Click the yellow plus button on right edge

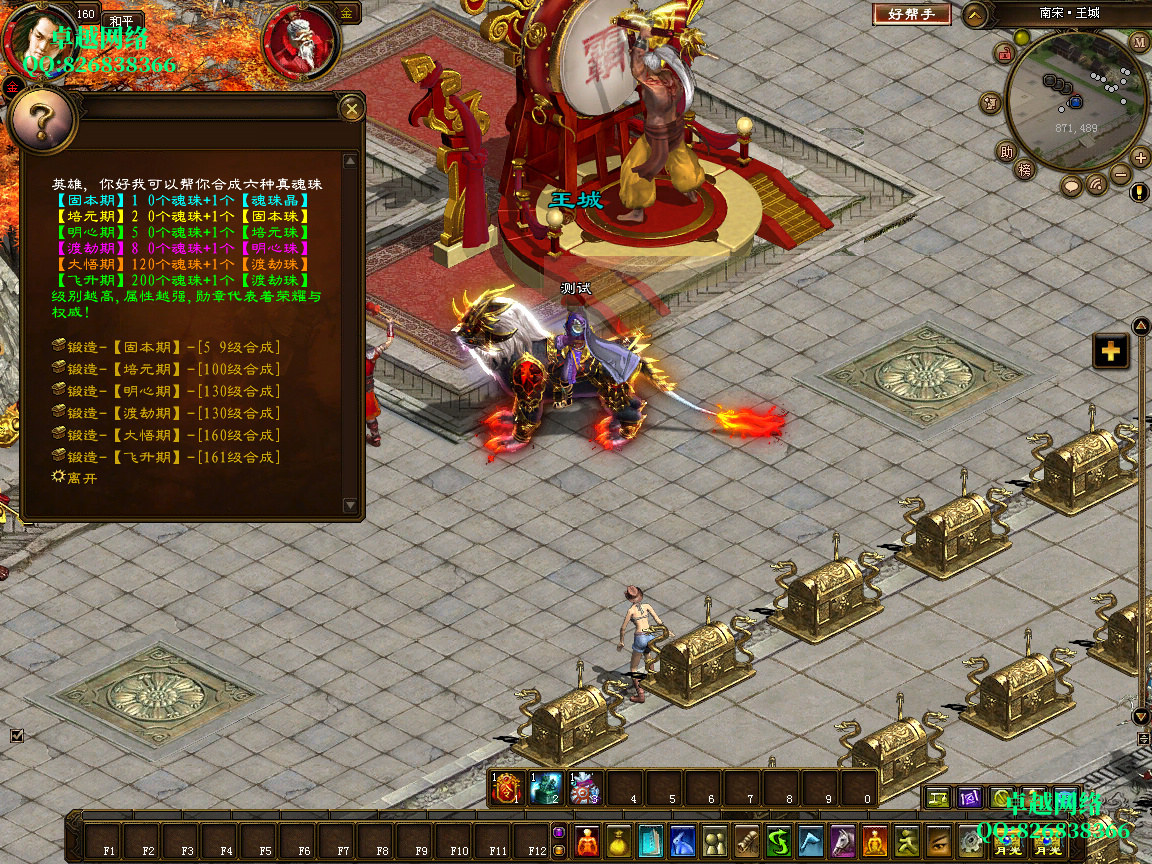coord(1110,351)
